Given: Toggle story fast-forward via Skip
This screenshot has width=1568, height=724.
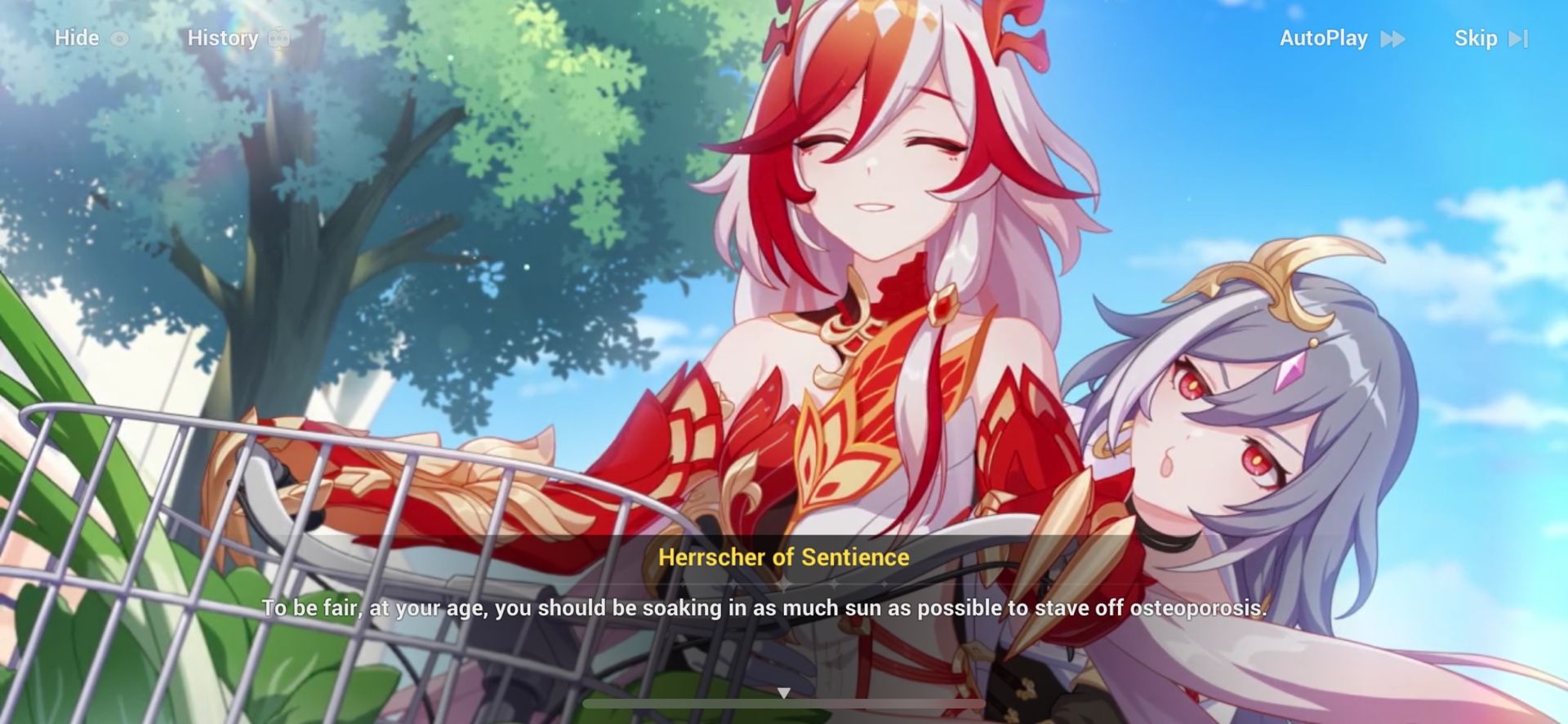Looking at the screenshot, I should click(1477, 38).
